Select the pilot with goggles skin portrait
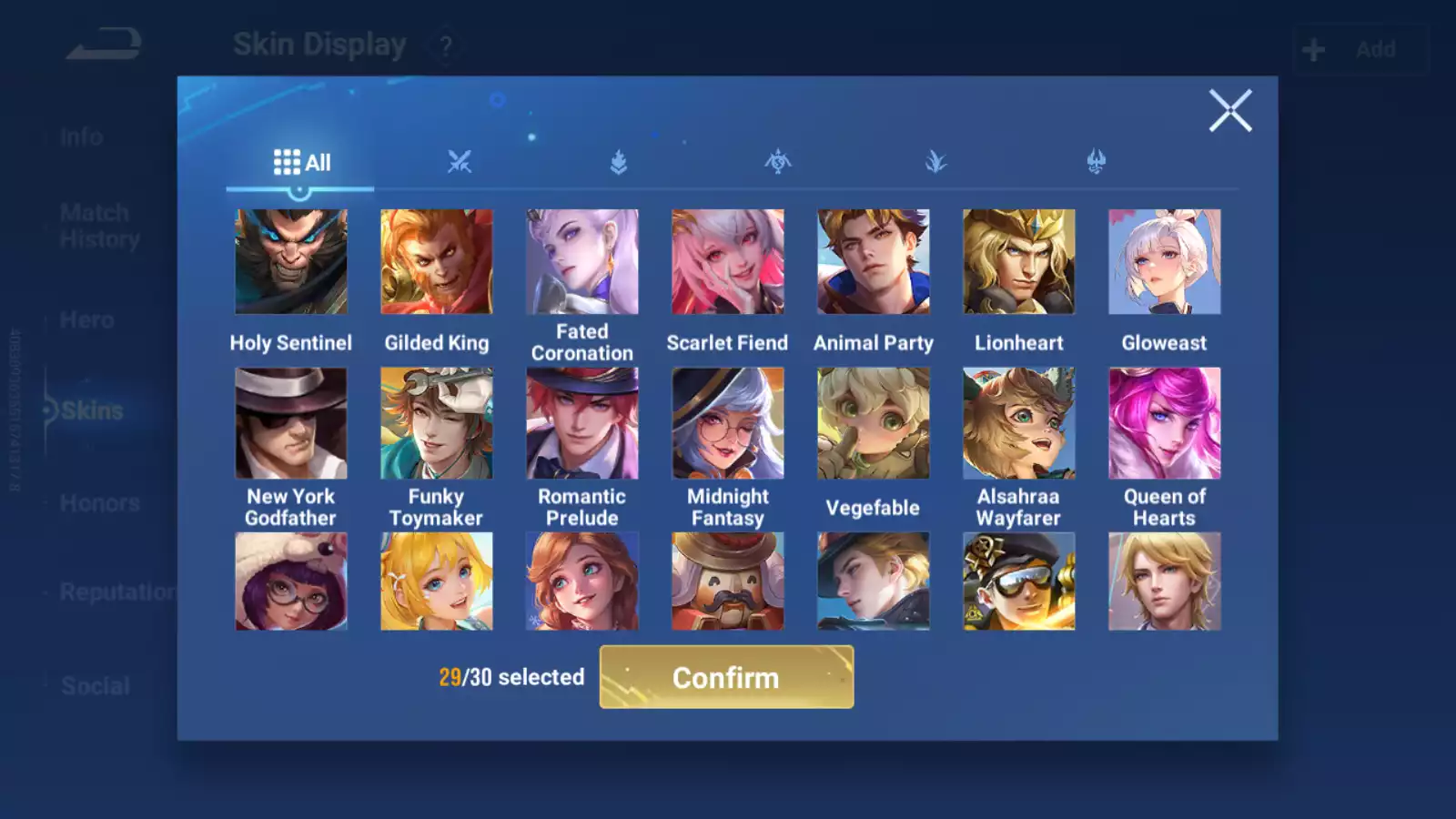The height and width of the screenshot is (819, 1456). [x=1019, y=582]
